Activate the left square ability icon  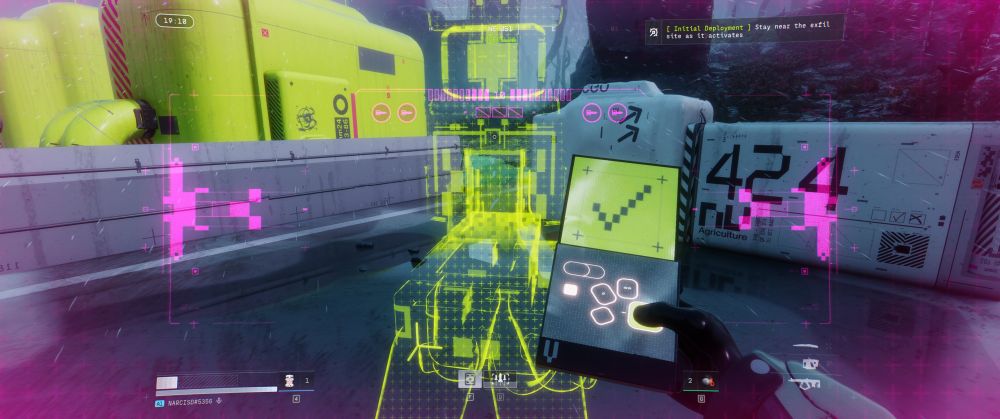click(469, 380)
